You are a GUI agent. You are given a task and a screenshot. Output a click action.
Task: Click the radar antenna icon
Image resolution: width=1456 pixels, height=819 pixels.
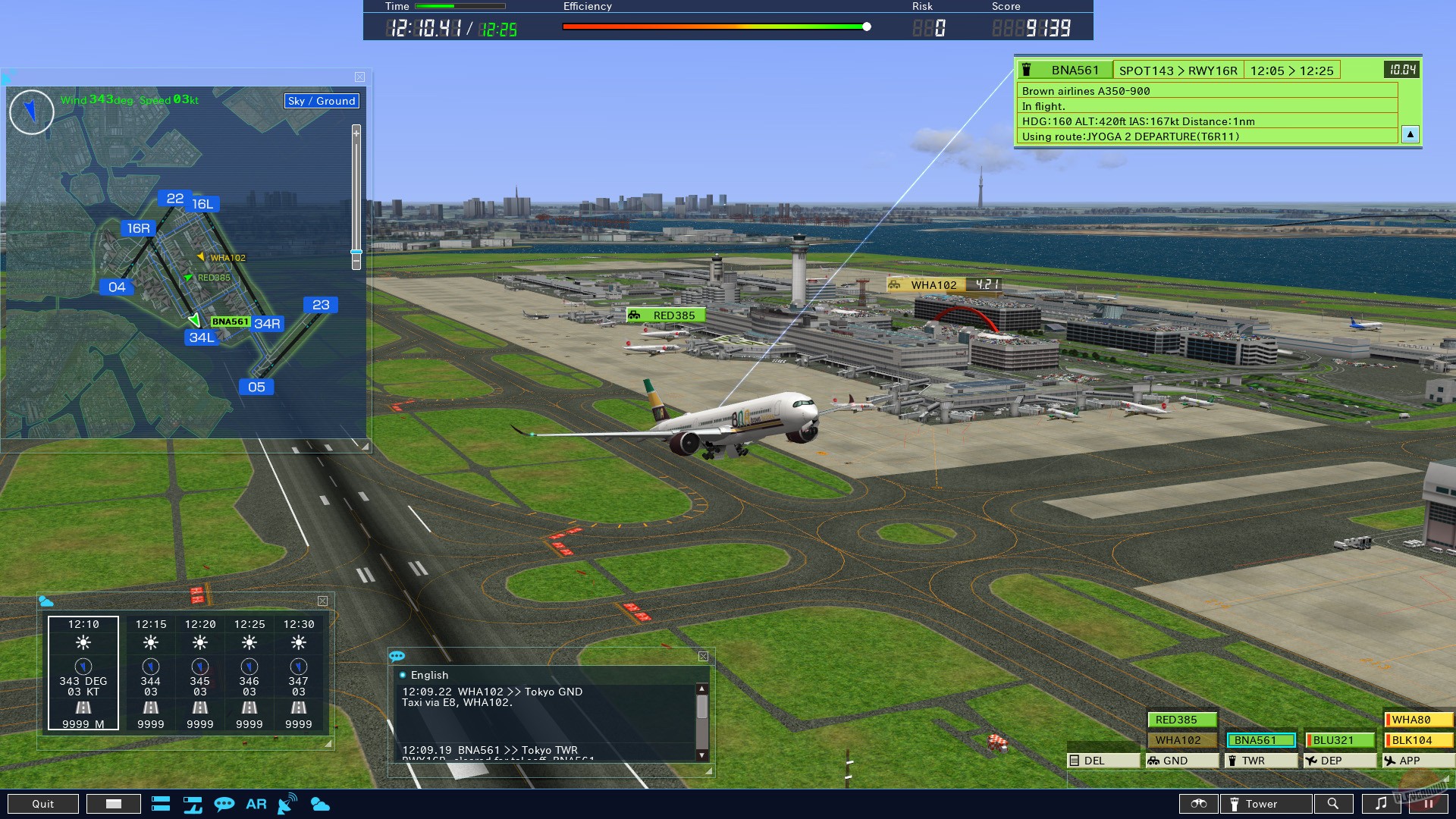(x=288, y=804)
